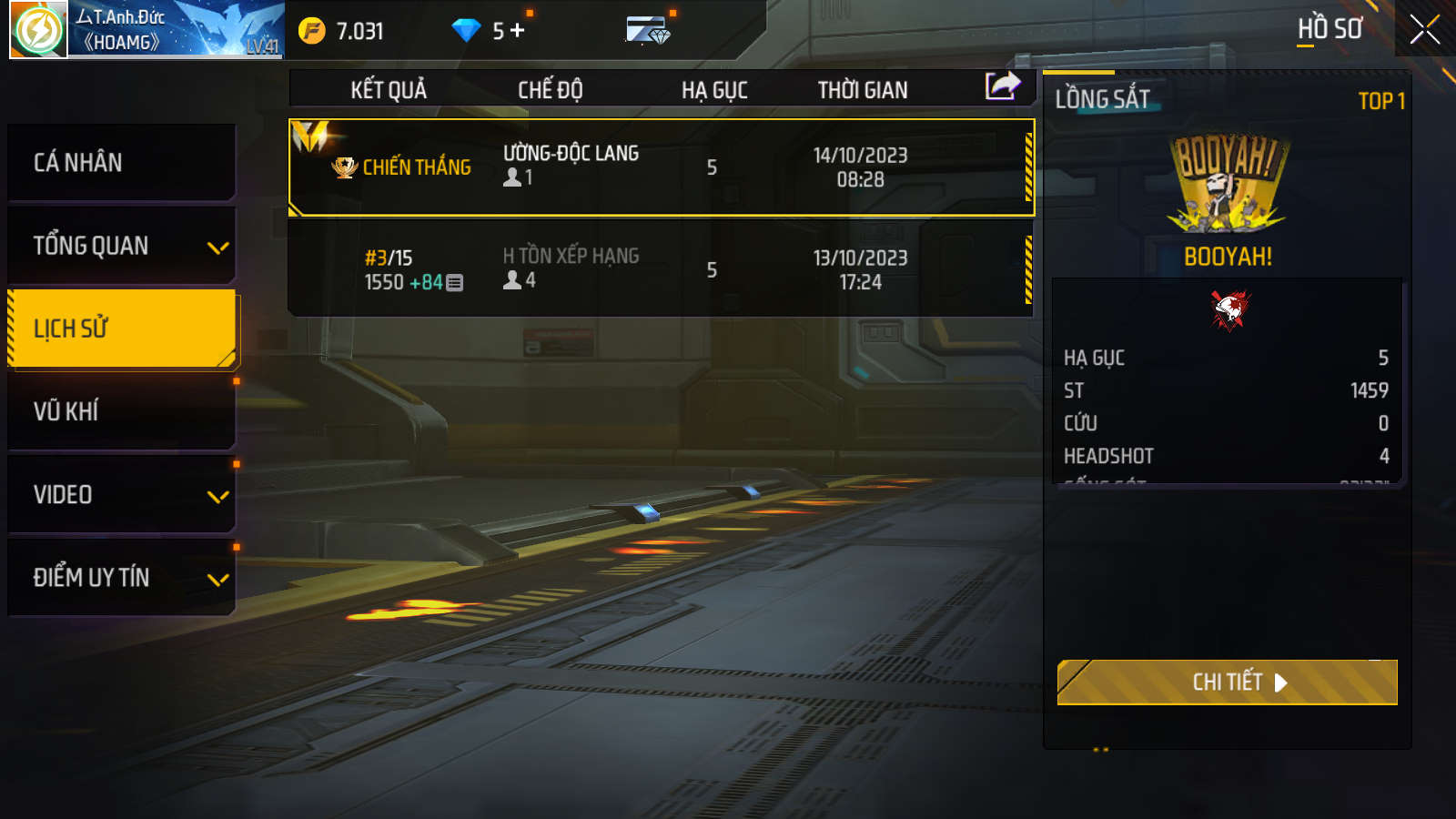Select the Lịch Sử tab
Screen dimensions: 1456x819
[121, 329]
